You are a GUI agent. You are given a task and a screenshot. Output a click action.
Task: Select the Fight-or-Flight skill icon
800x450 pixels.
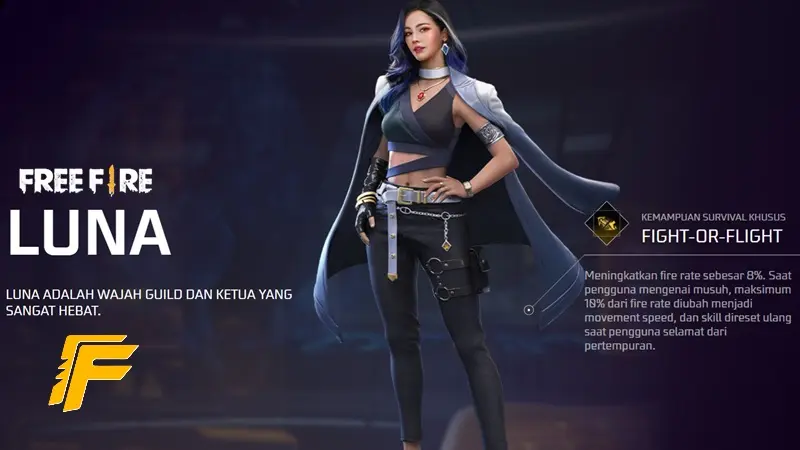[x=603, y=226]
